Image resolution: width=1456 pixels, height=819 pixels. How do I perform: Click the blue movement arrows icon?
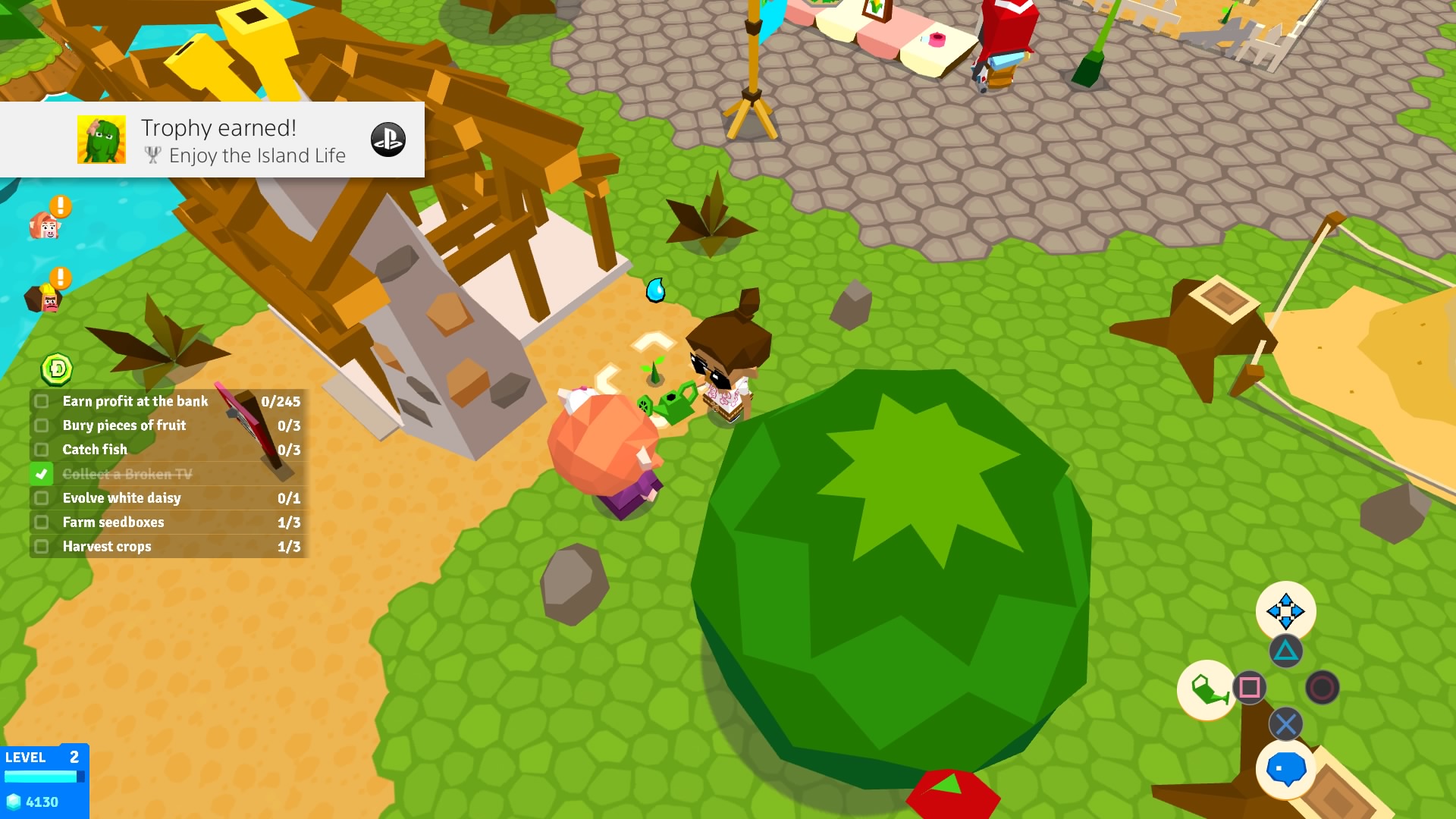(1287, 610)
